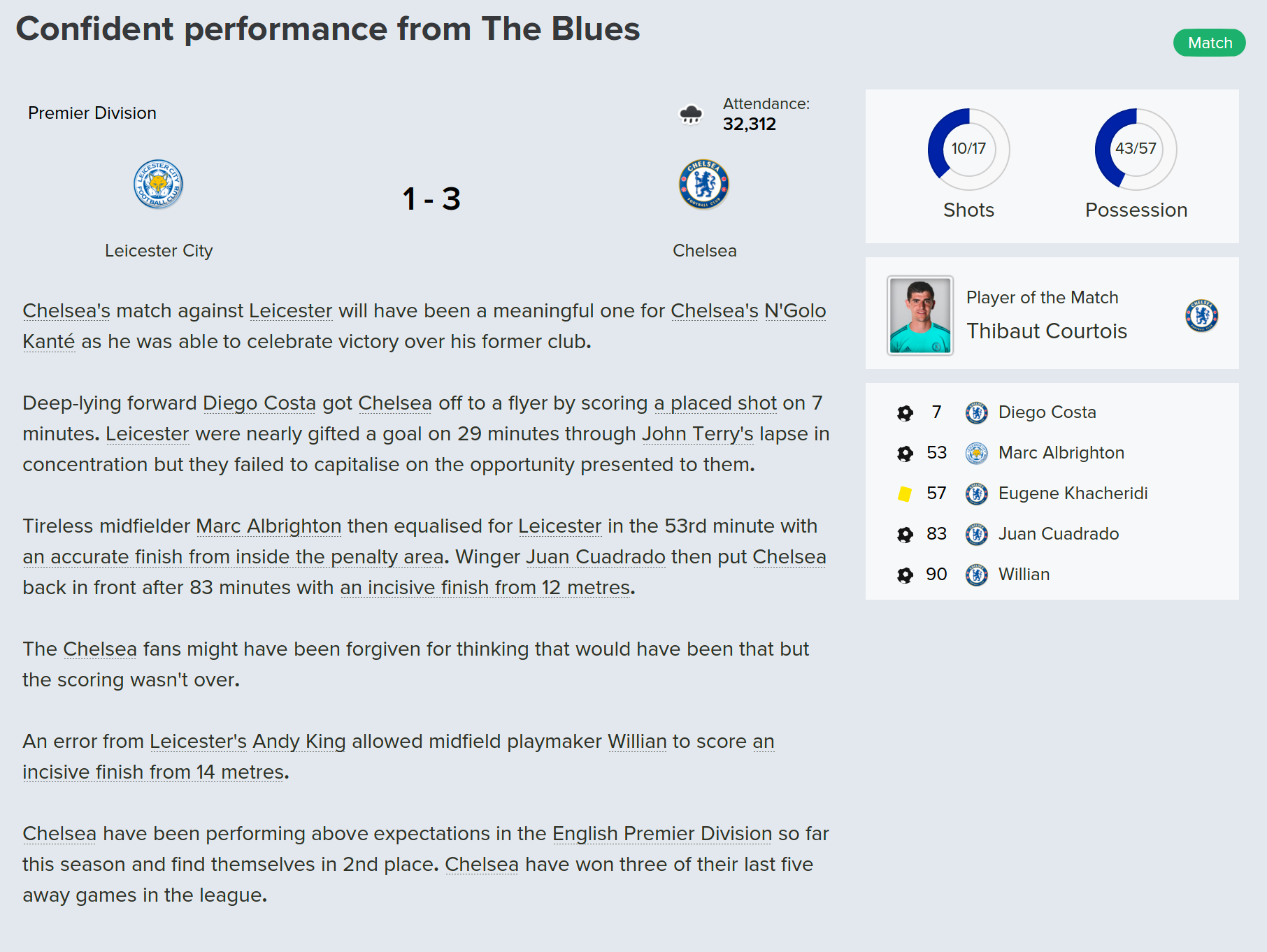Viewport: 1267px width, 952px height.
Task: View 'an incisive finish from 12 metres' highlight
Action: pyautogui.click(x=485, y=587)
